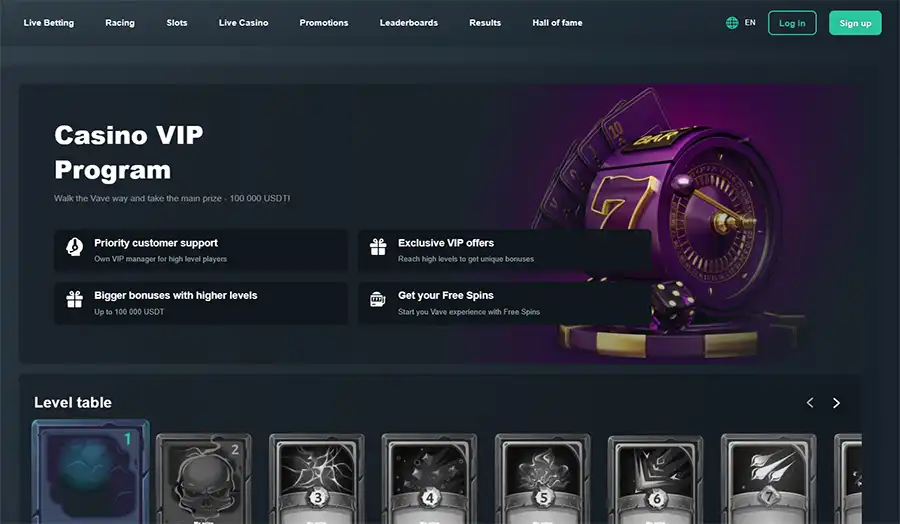Open the Slots menu
Viewport: 900px width, 524px height.
[x=177, y=23]
